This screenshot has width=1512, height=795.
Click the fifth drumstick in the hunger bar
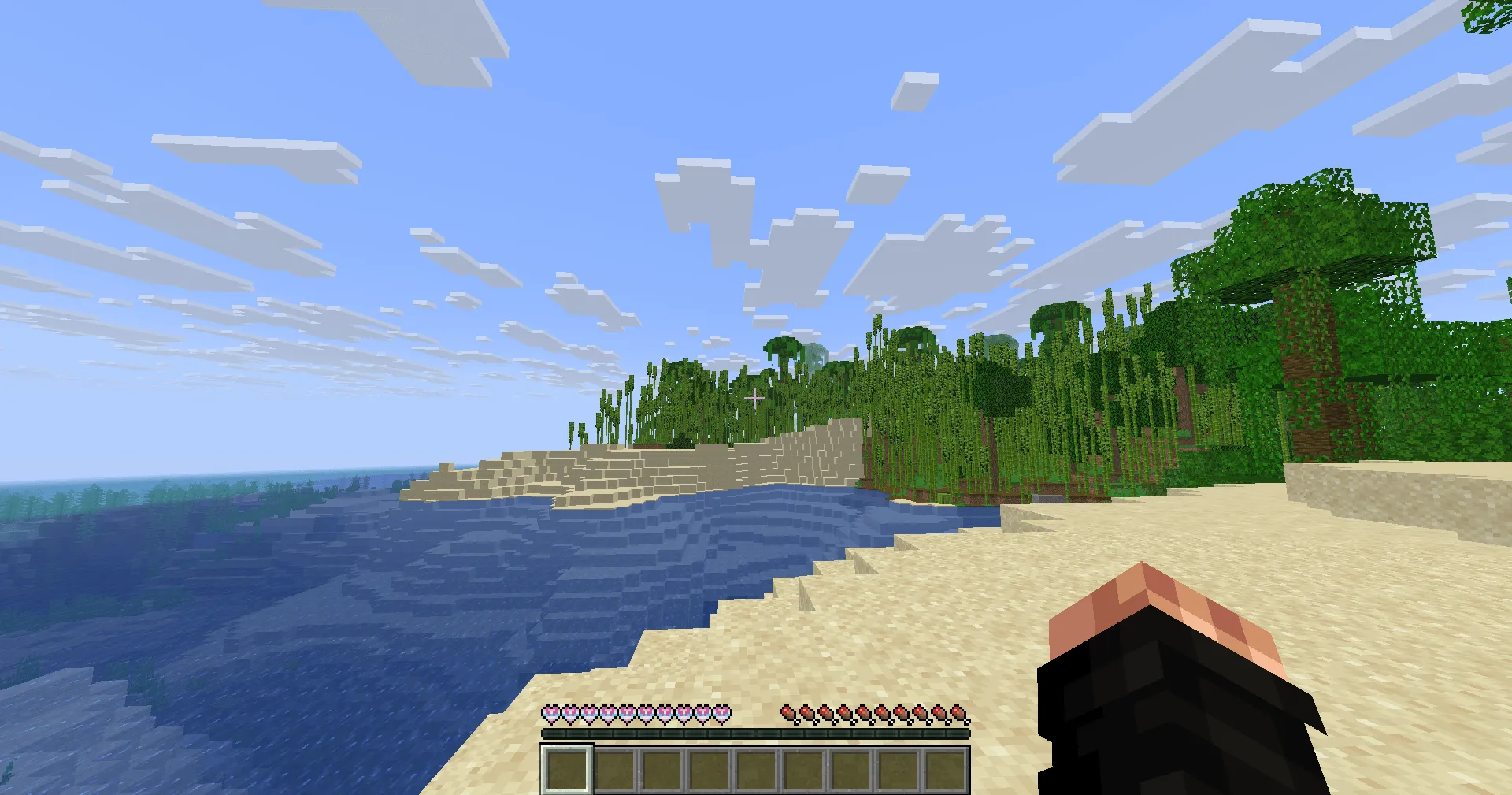click(x=864, y=713)
